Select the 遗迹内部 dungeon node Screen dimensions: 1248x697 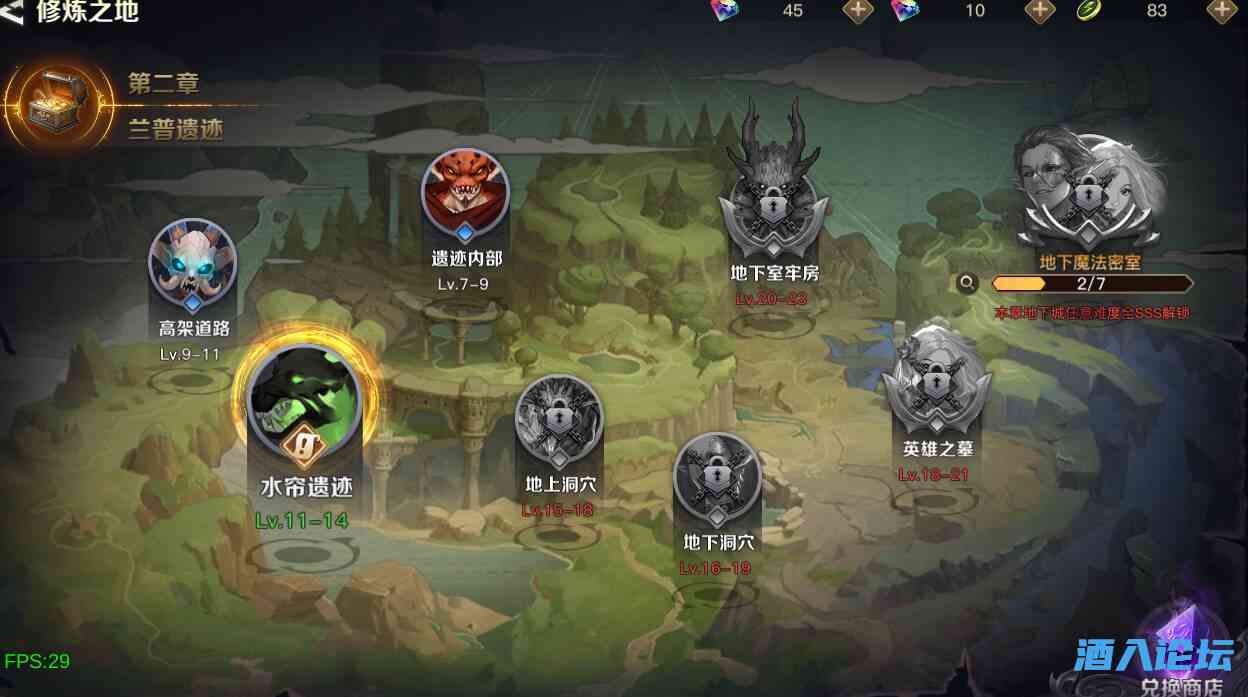pos(465,193)
